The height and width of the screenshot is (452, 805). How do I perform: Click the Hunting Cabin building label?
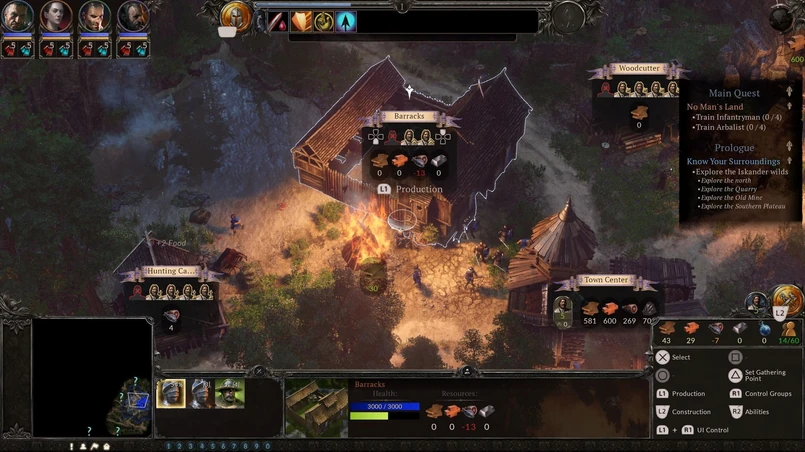(x=172, y=272)
